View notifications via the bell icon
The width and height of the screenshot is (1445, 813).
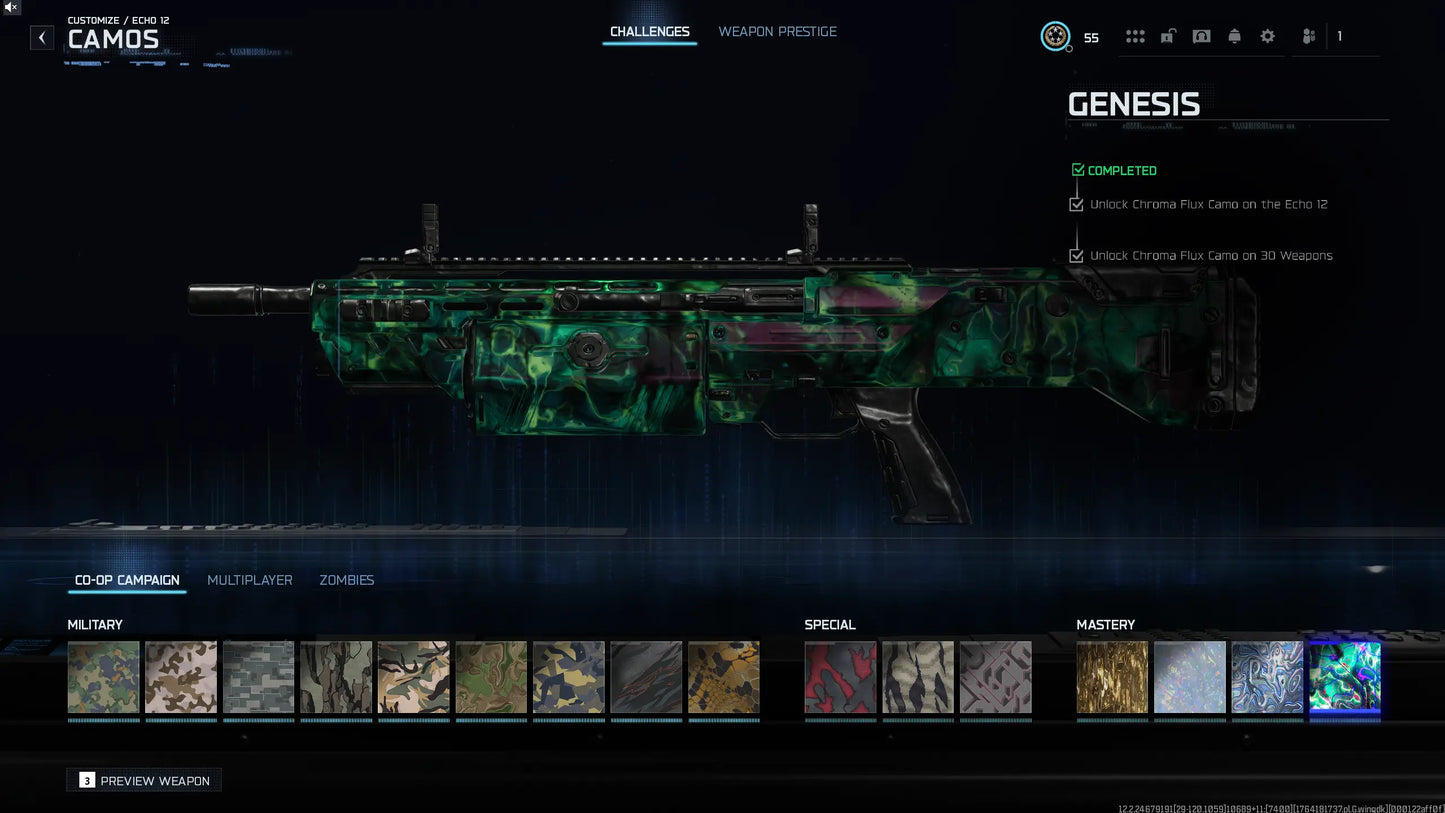click(x=1234, y=36)
